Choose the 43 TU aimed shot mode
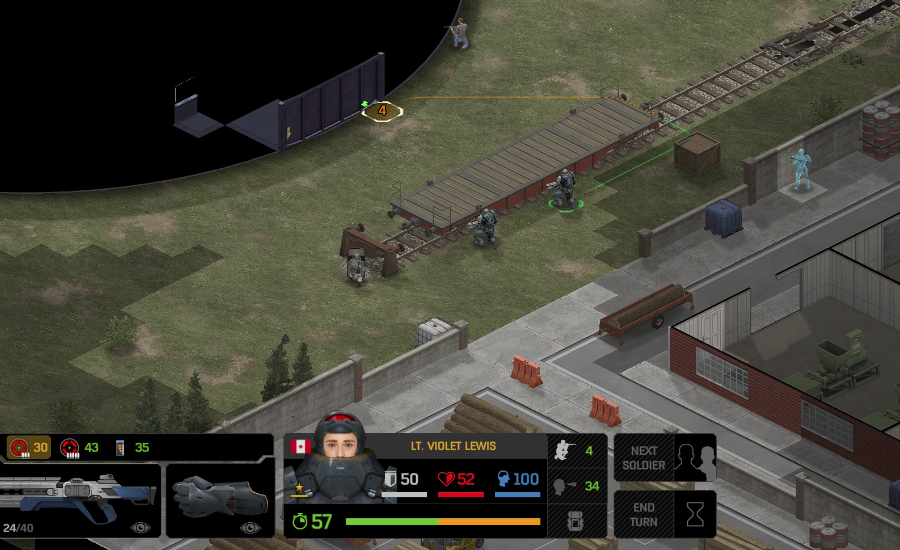This screenshot has height=550, width=900. 80,447
